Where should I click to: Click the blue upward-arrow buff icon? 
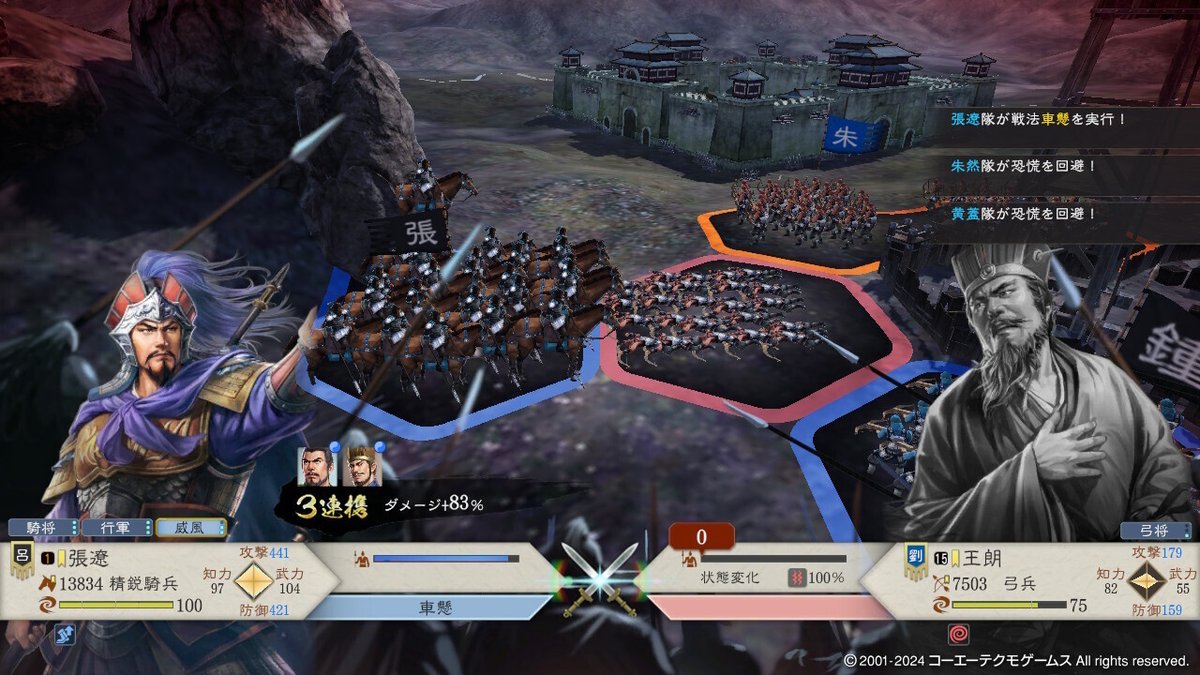pos(67,635)
